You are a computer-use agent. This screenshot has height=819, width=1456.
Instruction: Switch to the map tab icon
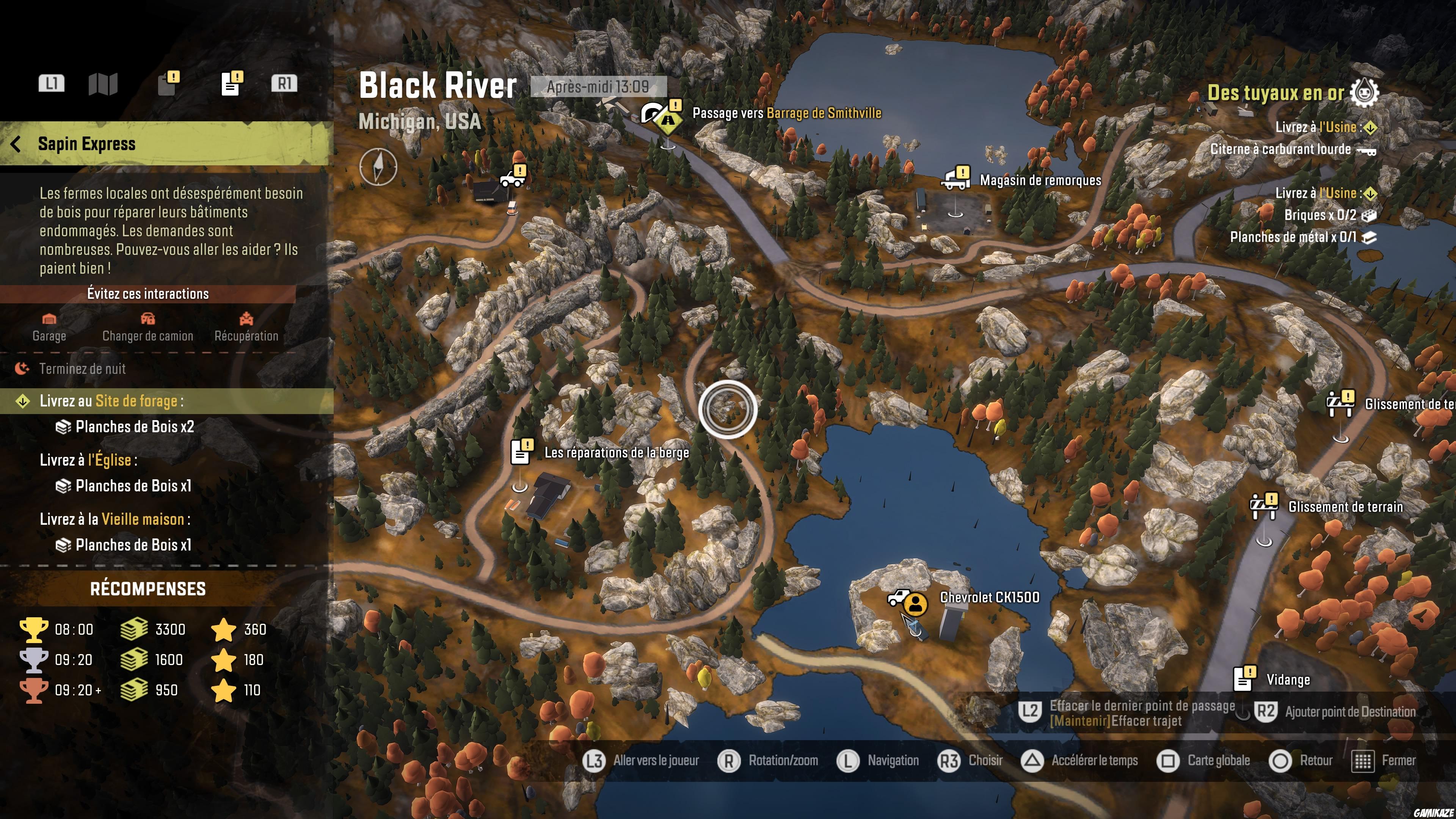pyautogui.click(x=103, y=84)
